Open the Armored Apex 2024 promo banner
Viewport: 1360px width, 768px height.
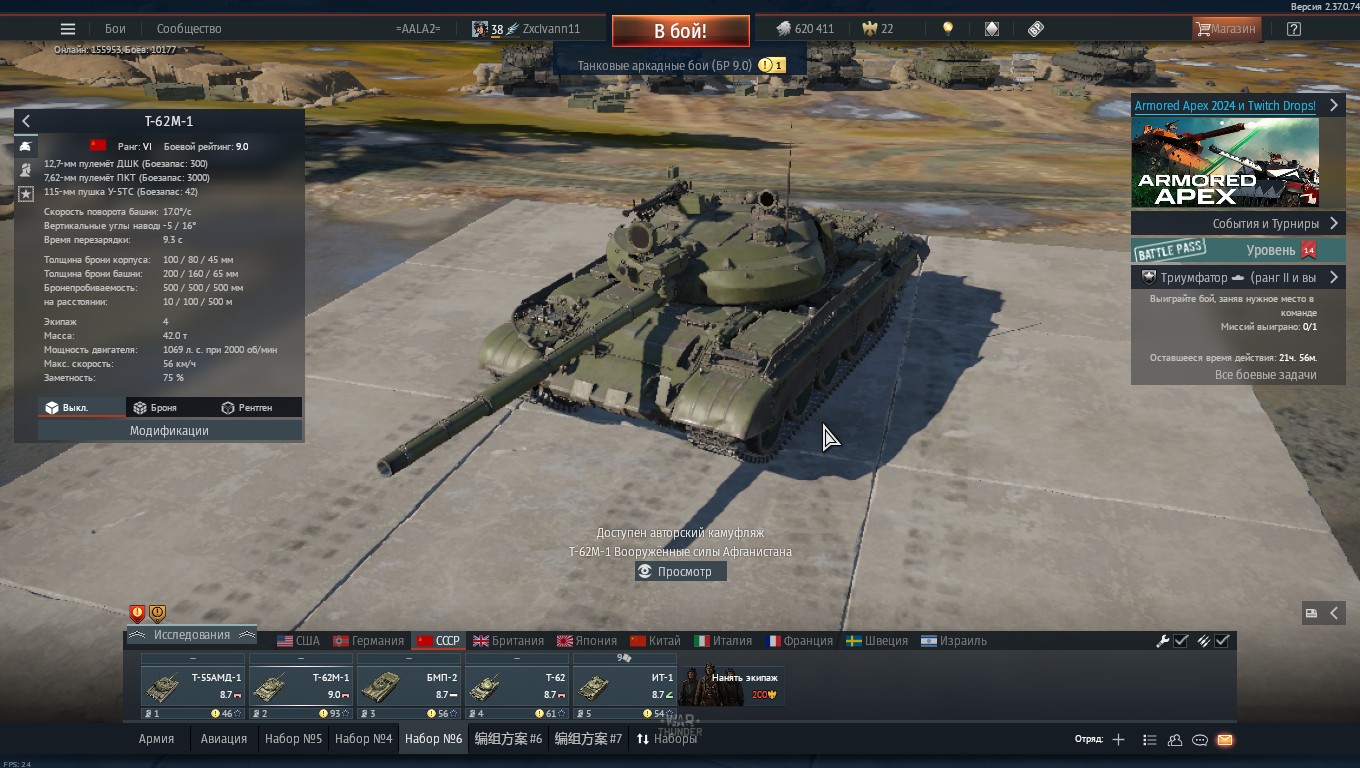click(1225, 162)
